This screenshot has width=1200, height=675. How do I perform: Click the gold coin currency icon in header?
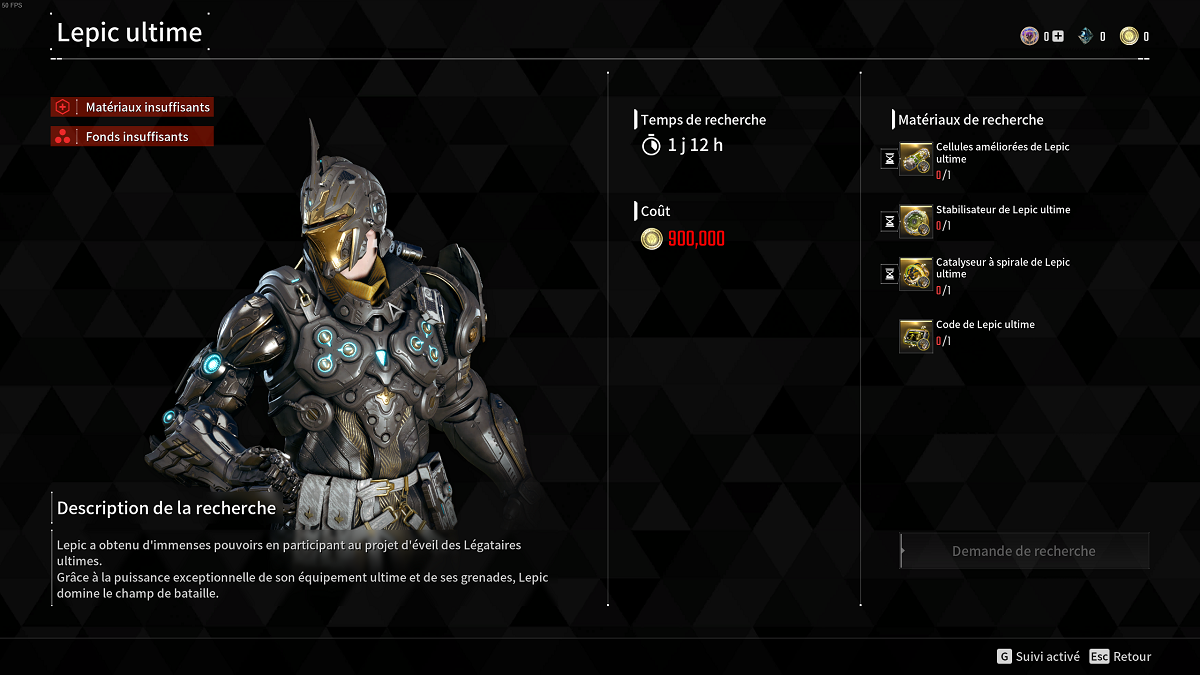point(1129,37)
